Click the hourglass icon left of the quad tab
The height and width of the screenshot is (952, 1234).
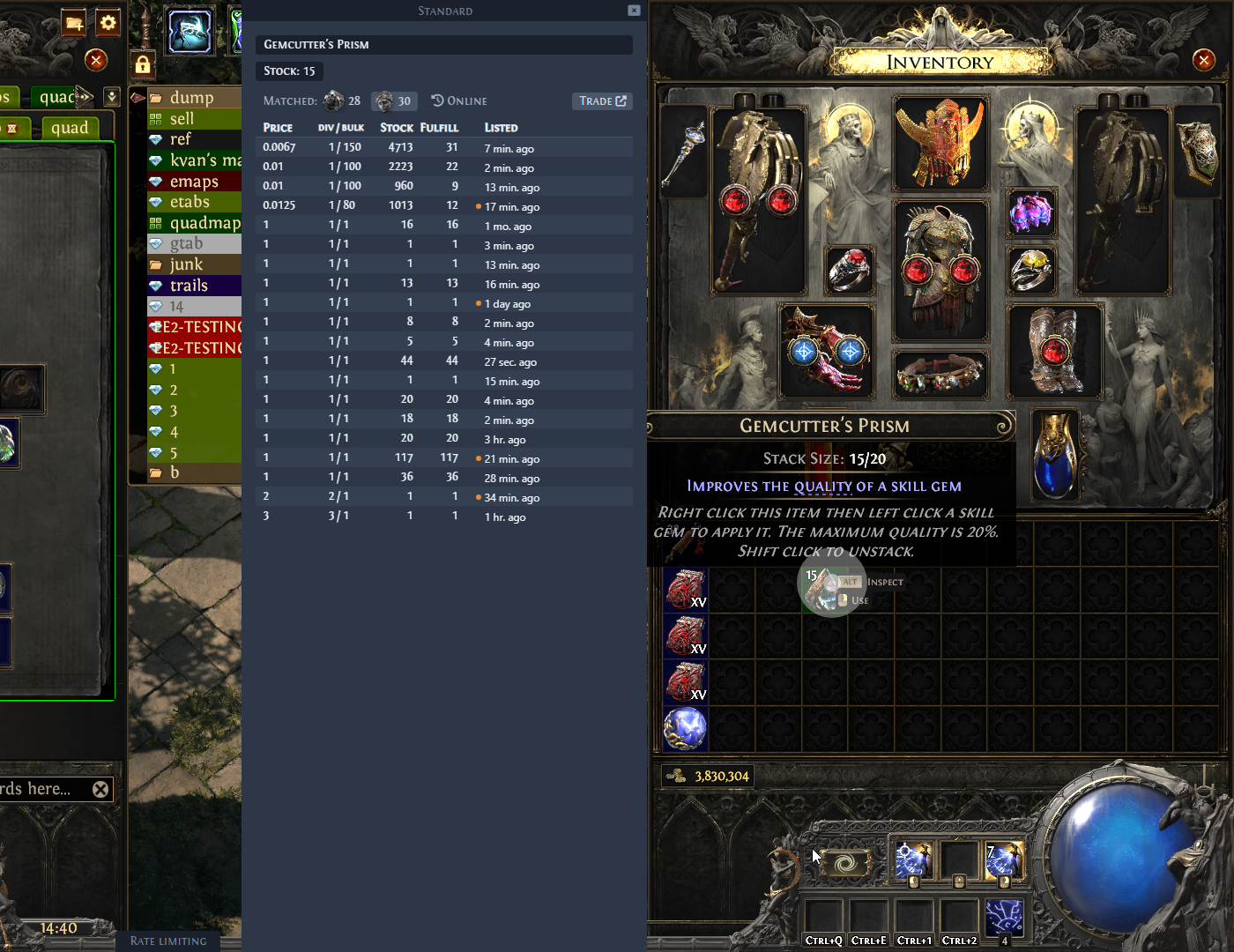[11, 129]
